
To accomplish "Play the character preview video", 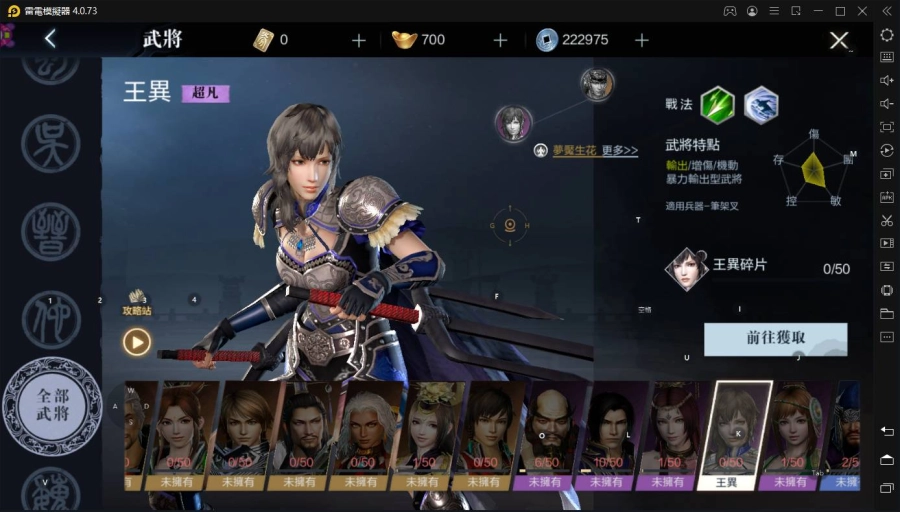I will (x=137, y=342).
